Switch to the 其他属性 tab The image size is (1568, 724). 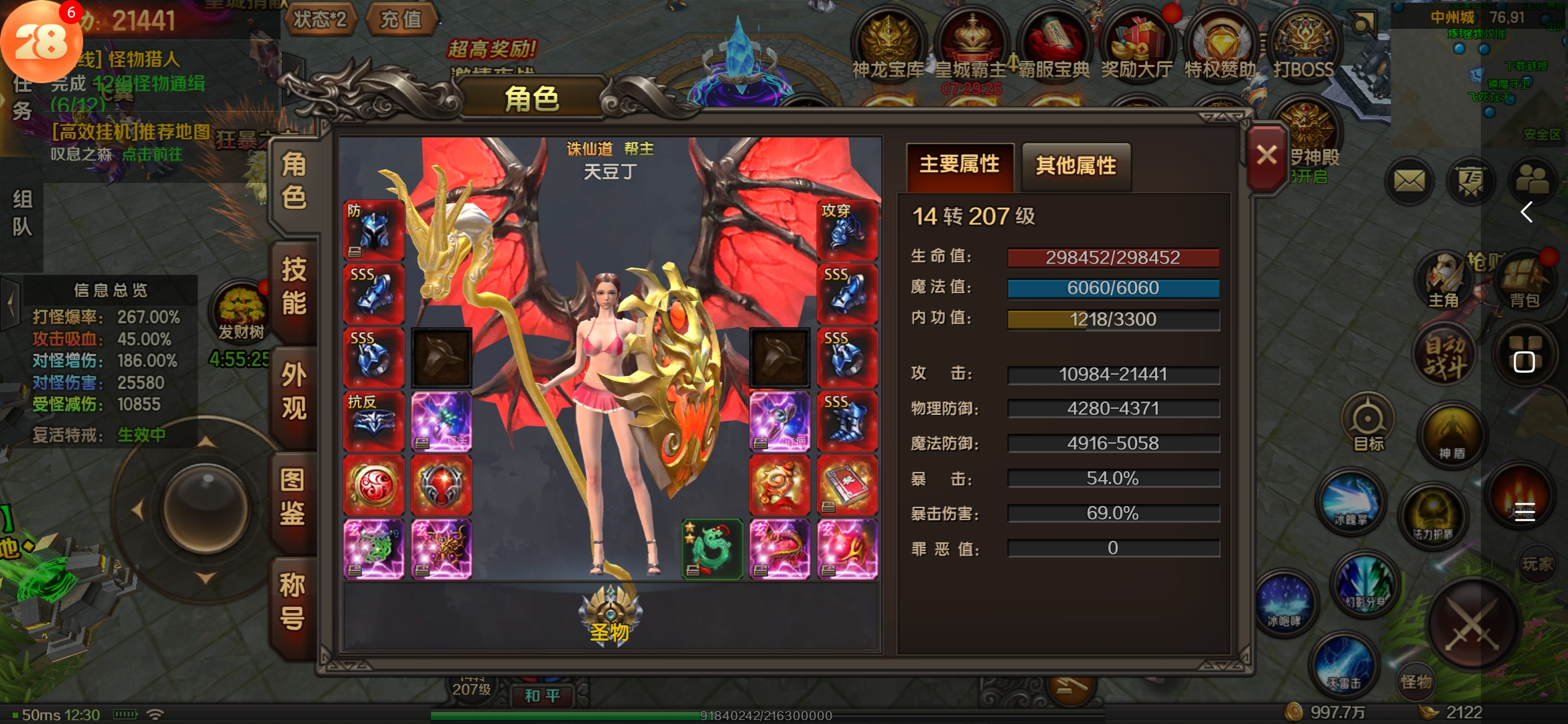pyautogui.click(x=1075, y=166)
